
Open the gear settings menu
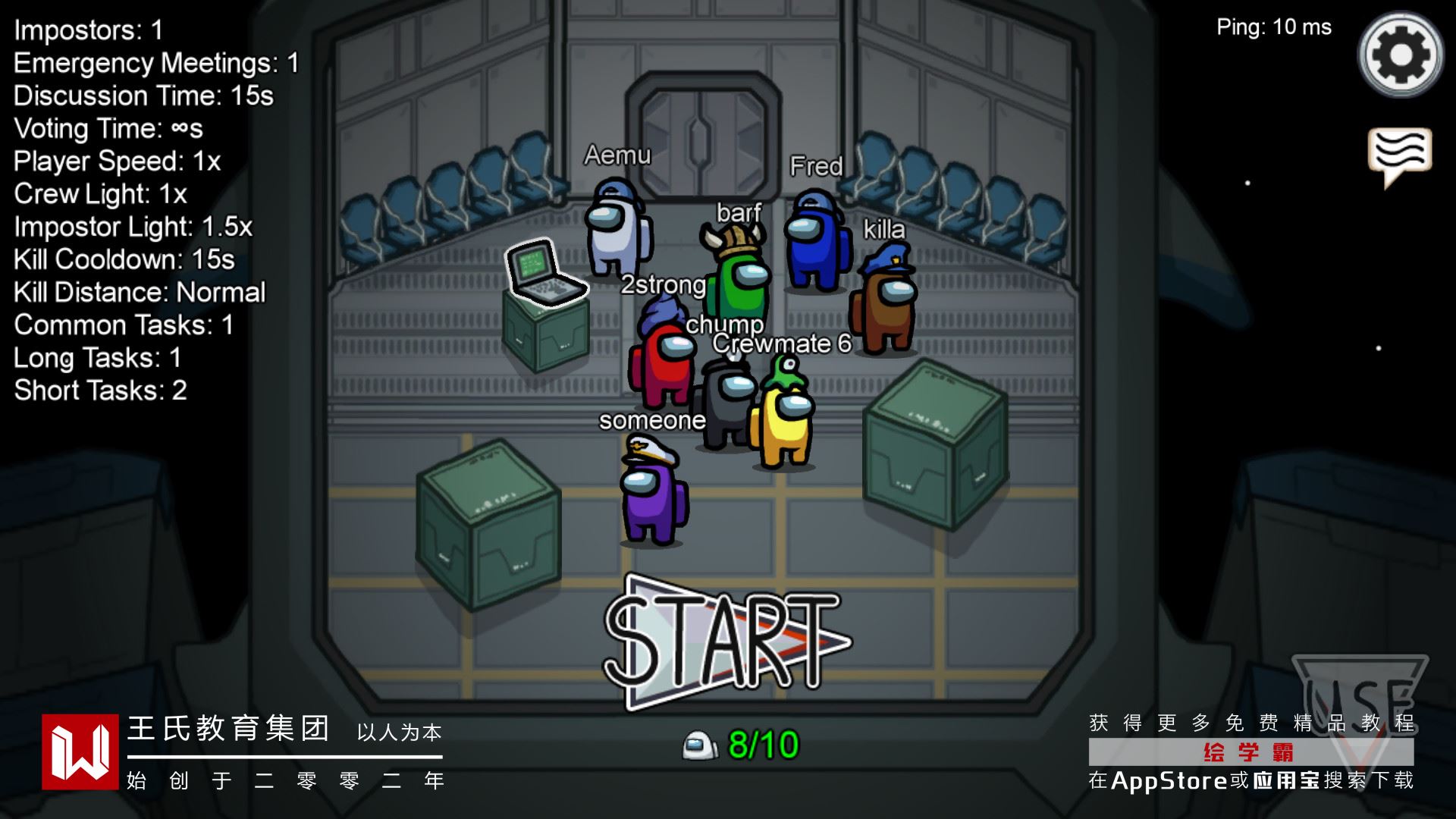coord(1400,55)
